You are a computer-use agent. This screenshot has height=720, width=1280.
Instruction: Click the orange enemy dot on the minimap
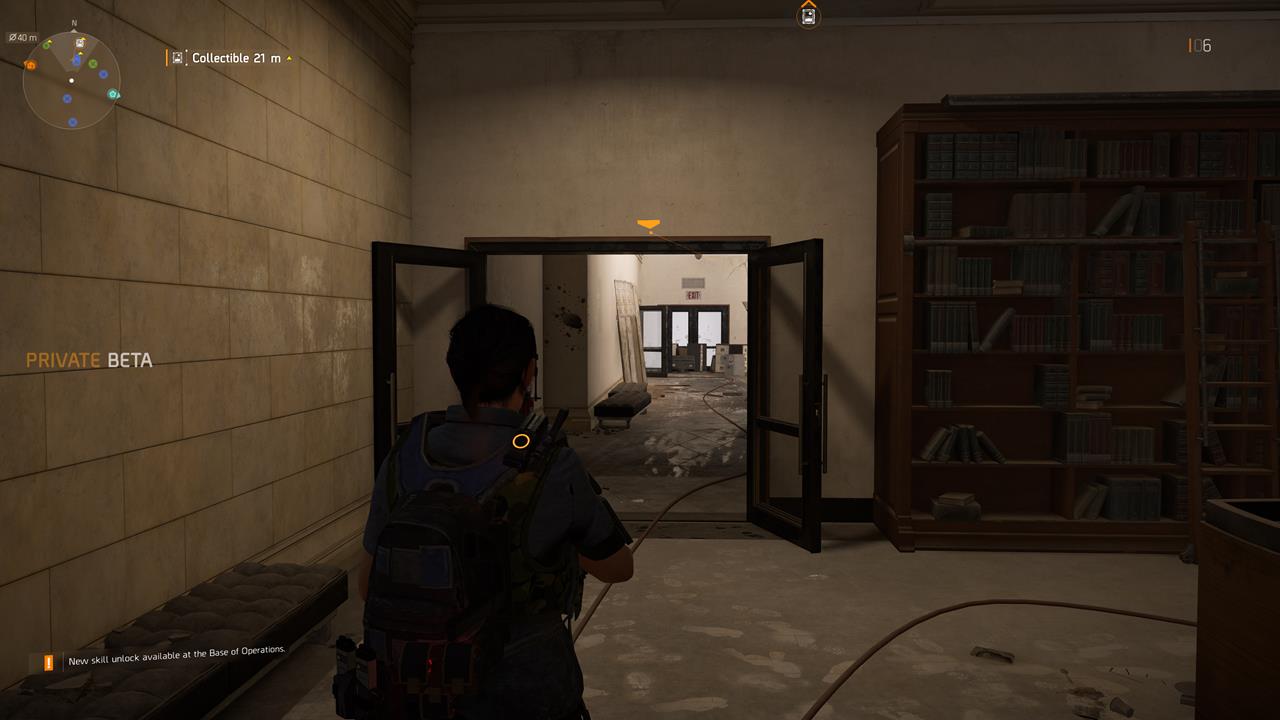click(x=31, y=65)
